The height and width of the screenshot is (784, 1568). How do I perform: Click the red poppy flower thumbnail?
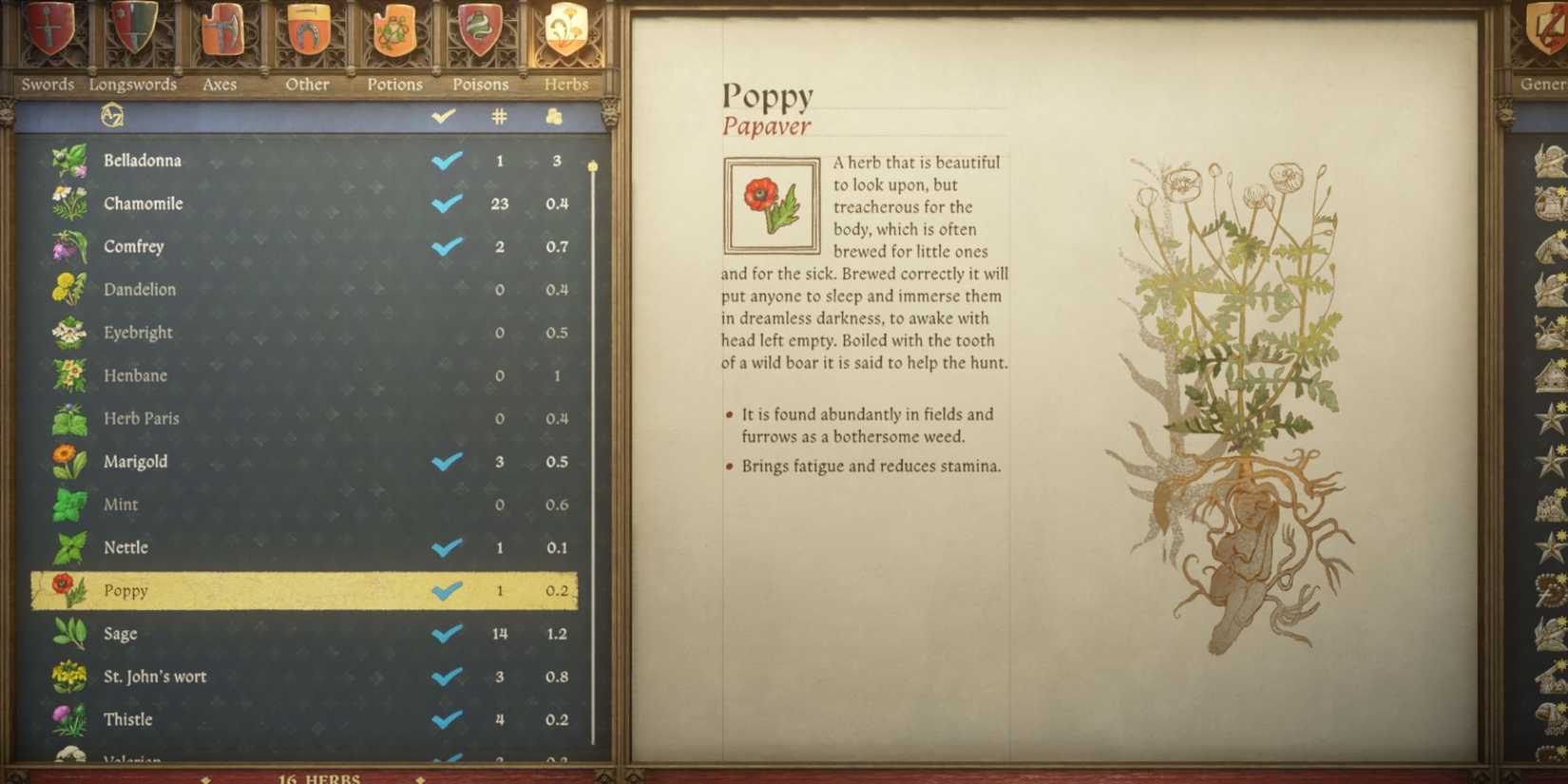tap(770, 201)
